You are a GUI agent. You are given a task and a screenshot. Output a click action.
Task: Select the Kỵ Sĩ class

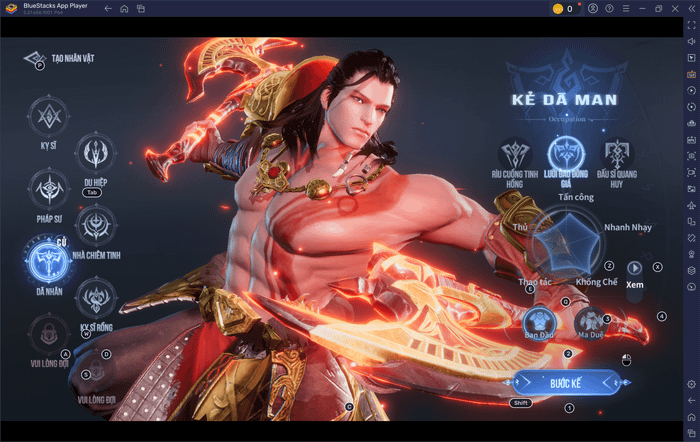point(46,118)
